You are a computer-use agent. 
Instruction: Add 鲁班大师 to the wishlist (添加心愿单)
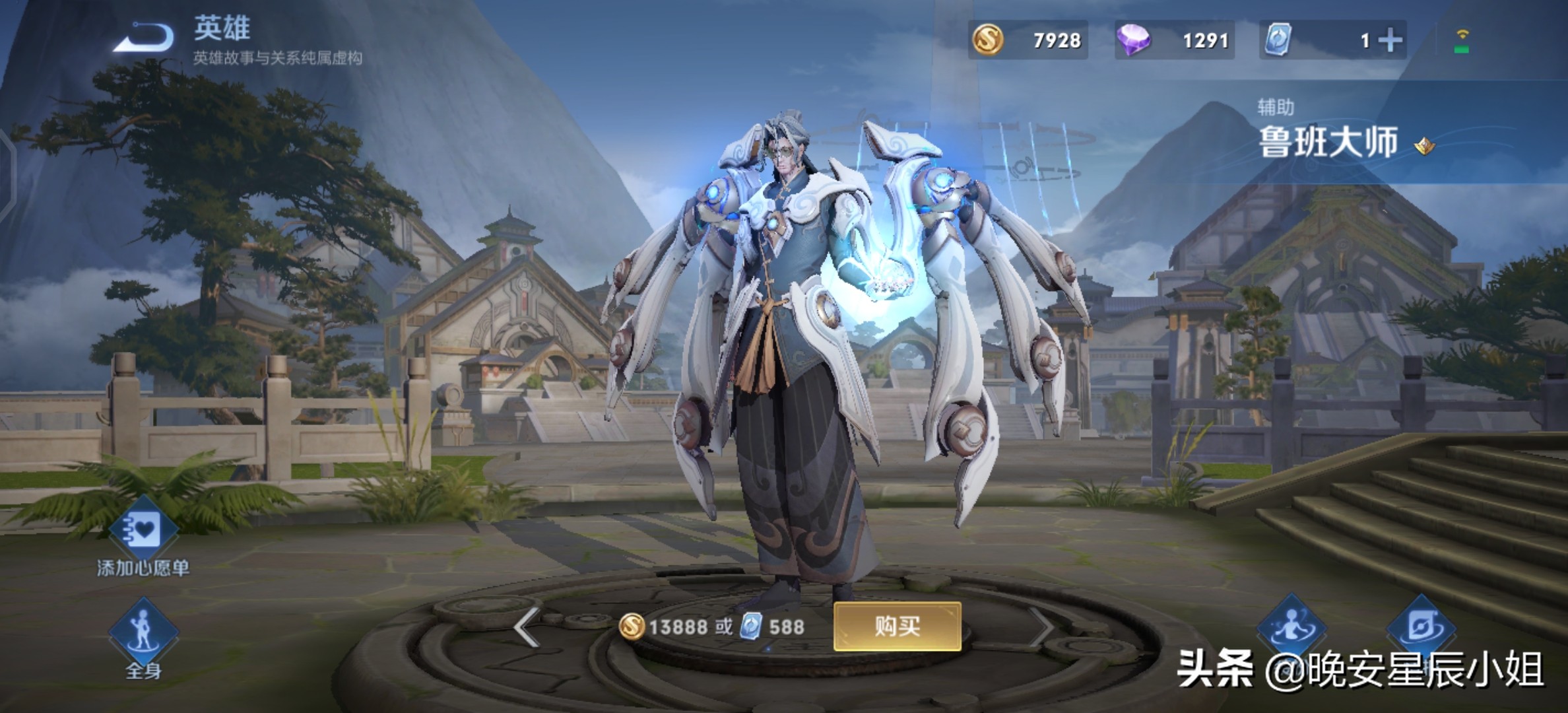coord(143,531)
